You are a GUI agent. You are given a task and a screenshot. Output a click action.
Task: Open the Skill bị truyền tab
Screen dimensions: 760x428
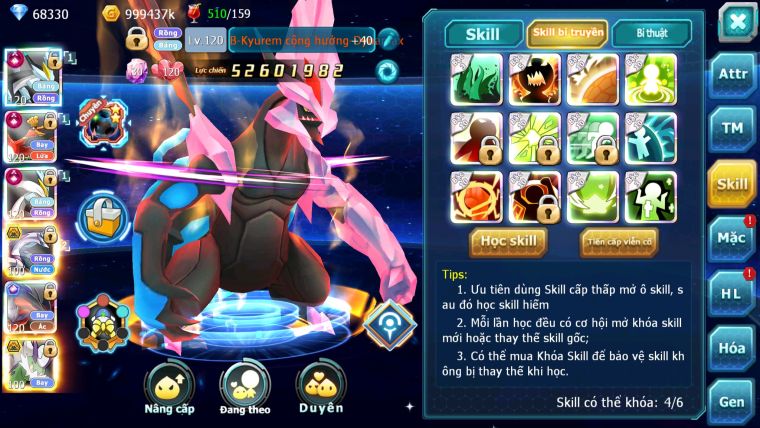567,33
